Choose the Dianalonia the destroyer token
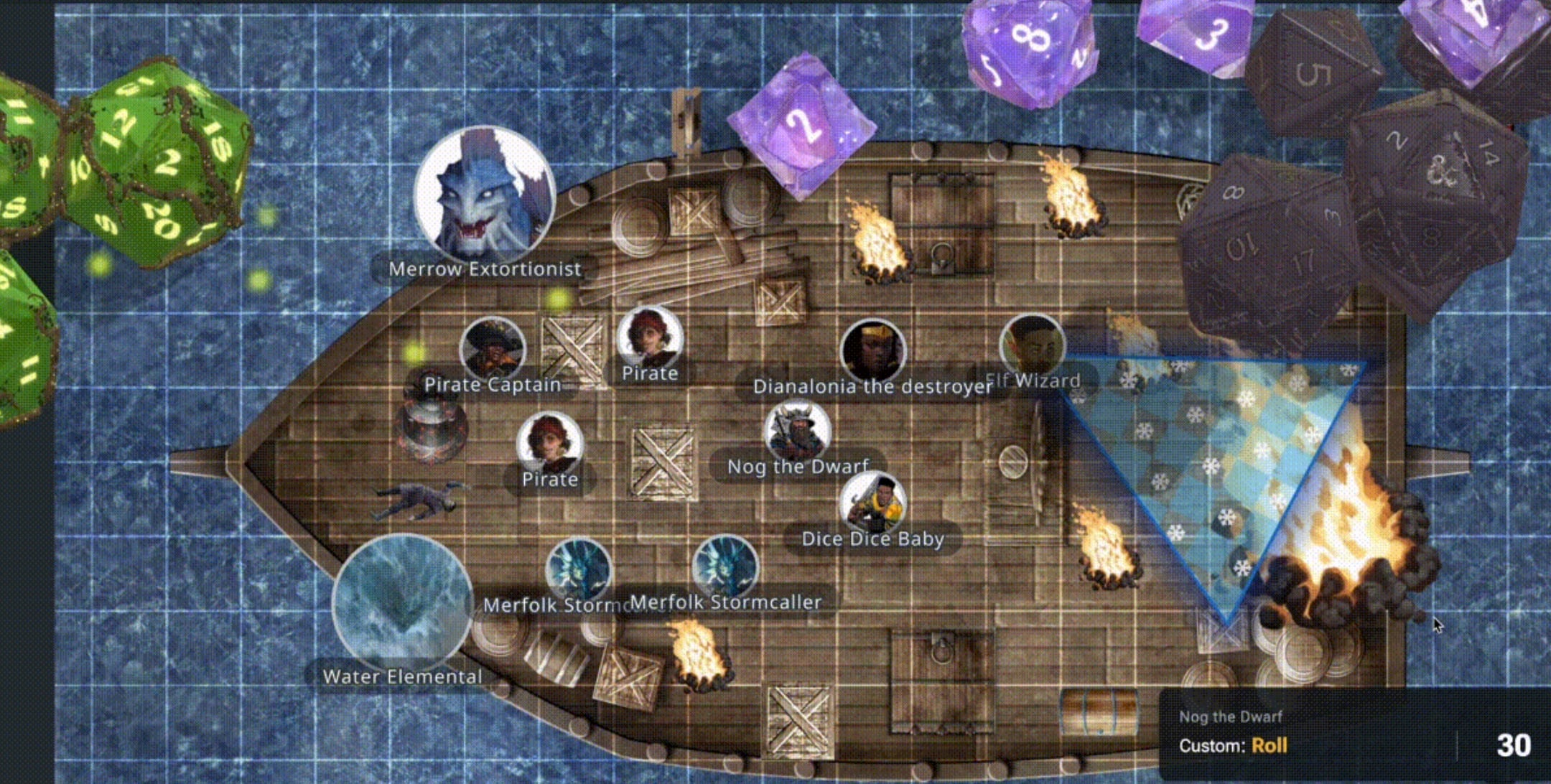Viewport: 1551px width, 784px height. click(x=872, y=352)
